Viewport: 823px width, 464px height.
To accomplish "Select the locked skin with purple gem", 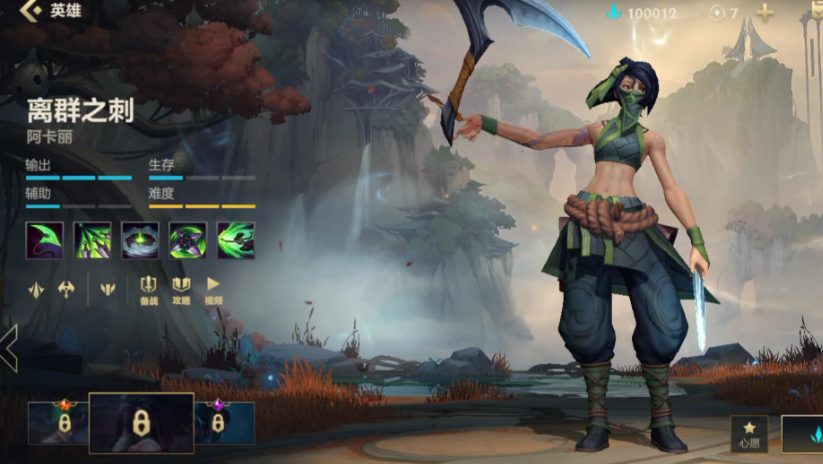I will [218, 423].
